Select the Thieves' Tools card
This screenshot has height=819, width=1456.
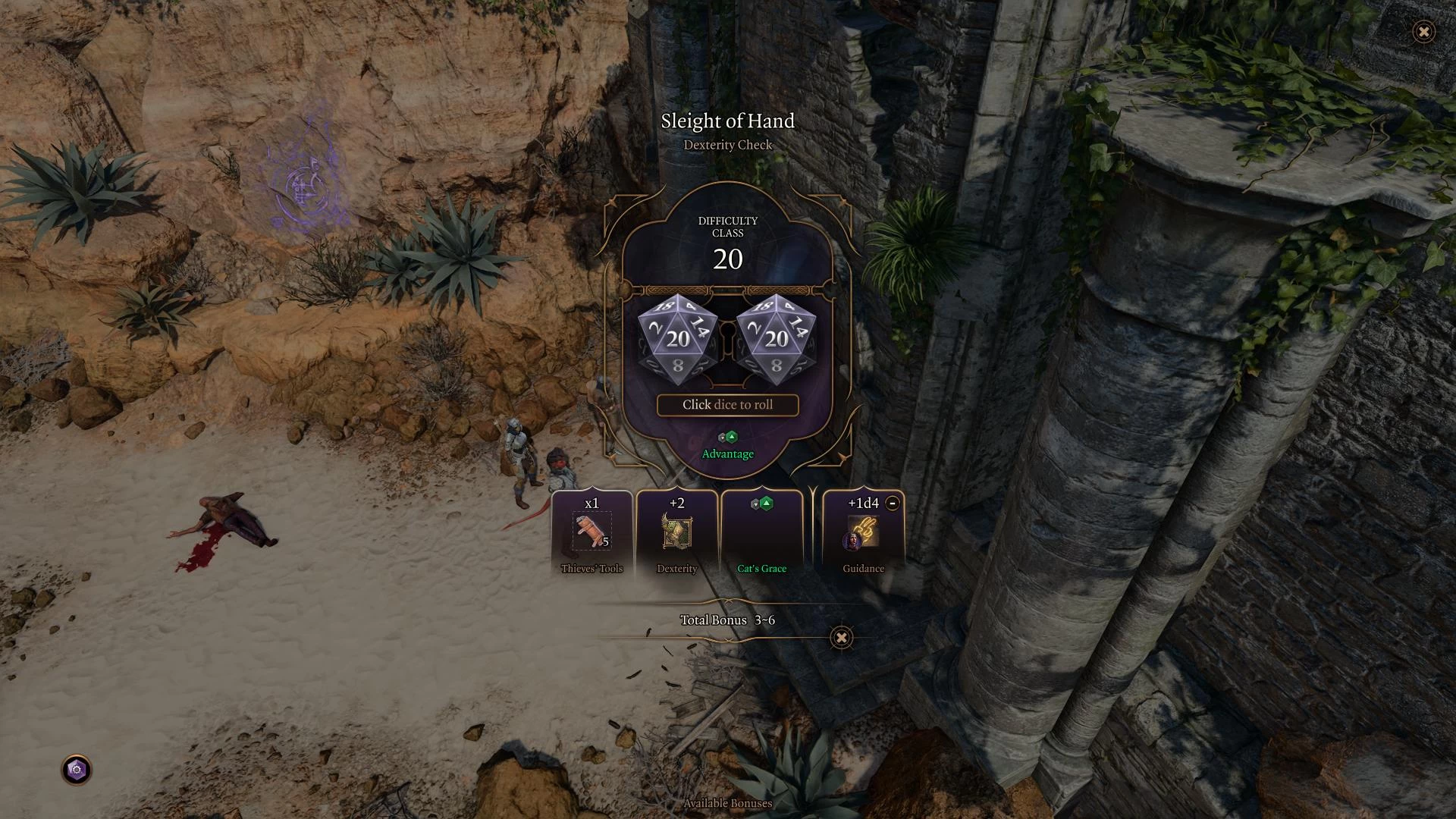click(x=591, y=535)
